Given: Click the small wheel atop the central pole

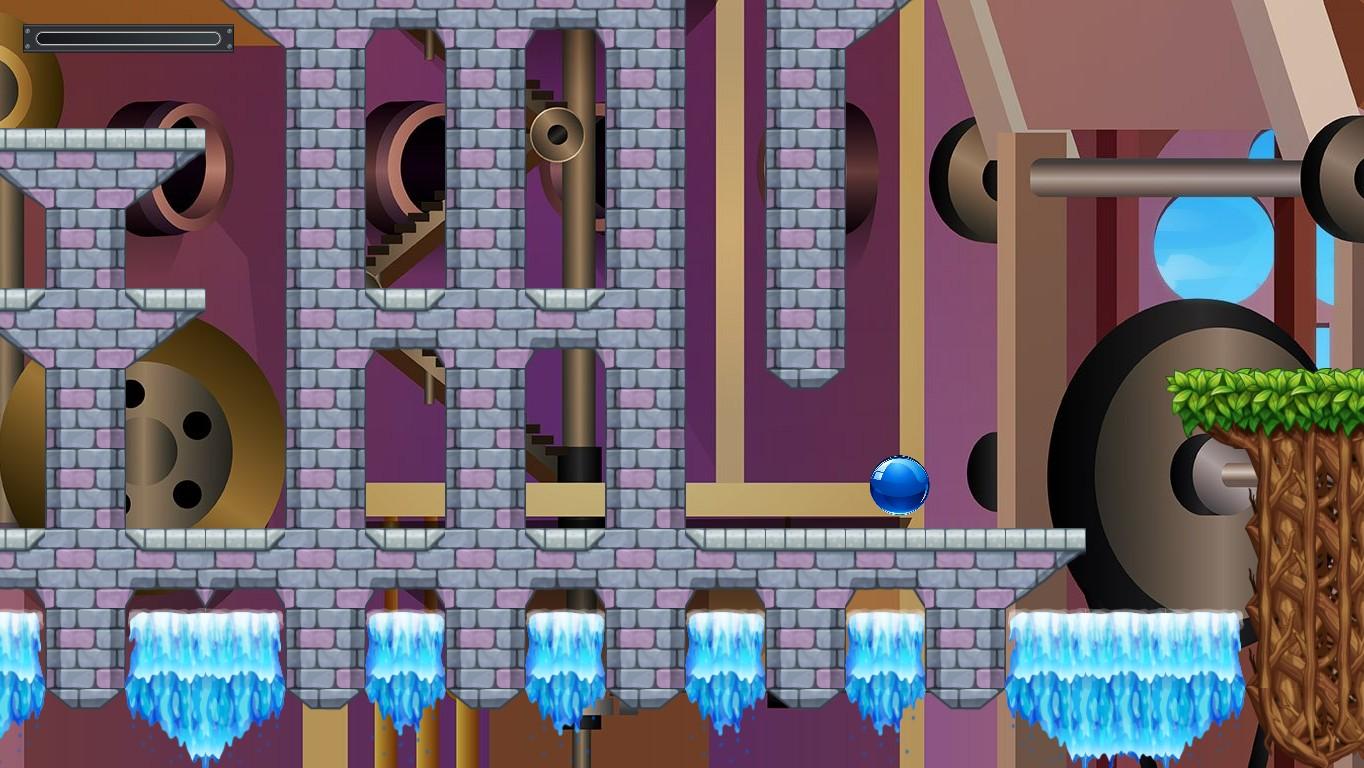Looking at the screenshot, I should click(557, 133).
